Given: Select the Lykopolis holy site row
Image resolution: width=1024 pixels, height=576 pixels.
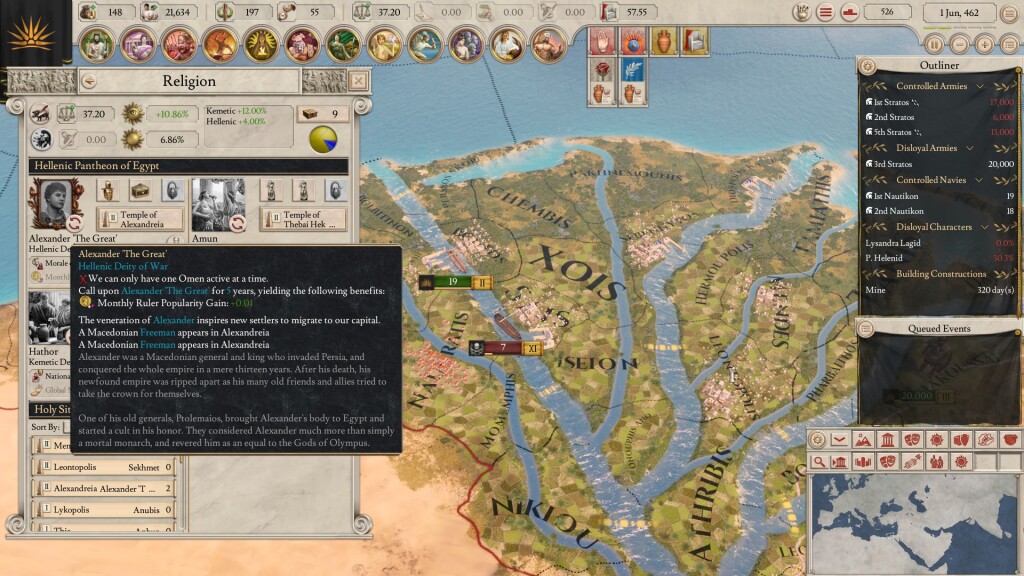Looking at the screenshot, I should (x=102, y=509).
